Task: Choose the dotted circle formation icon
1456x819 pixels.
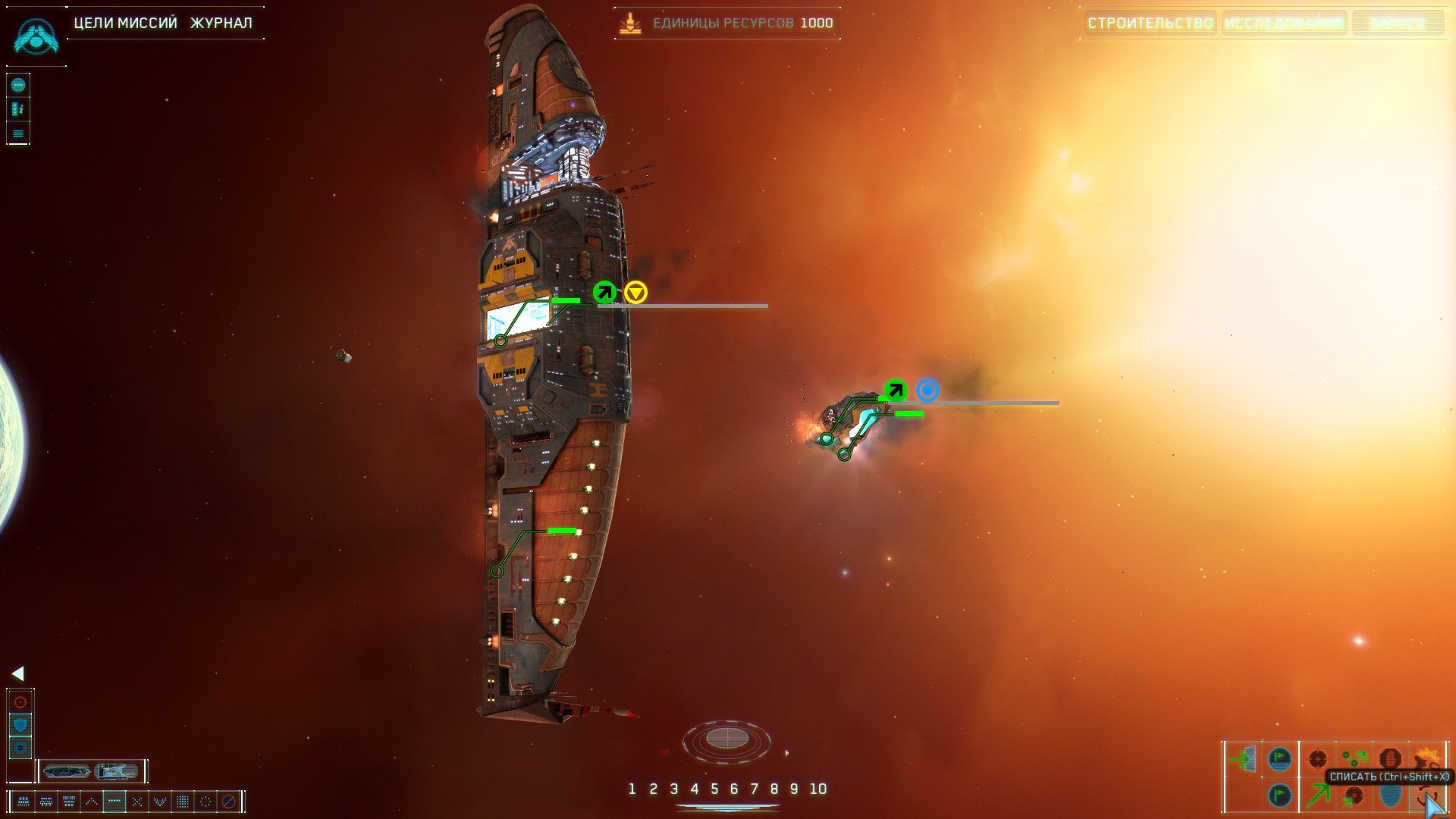Action: (x=206, y=801)
